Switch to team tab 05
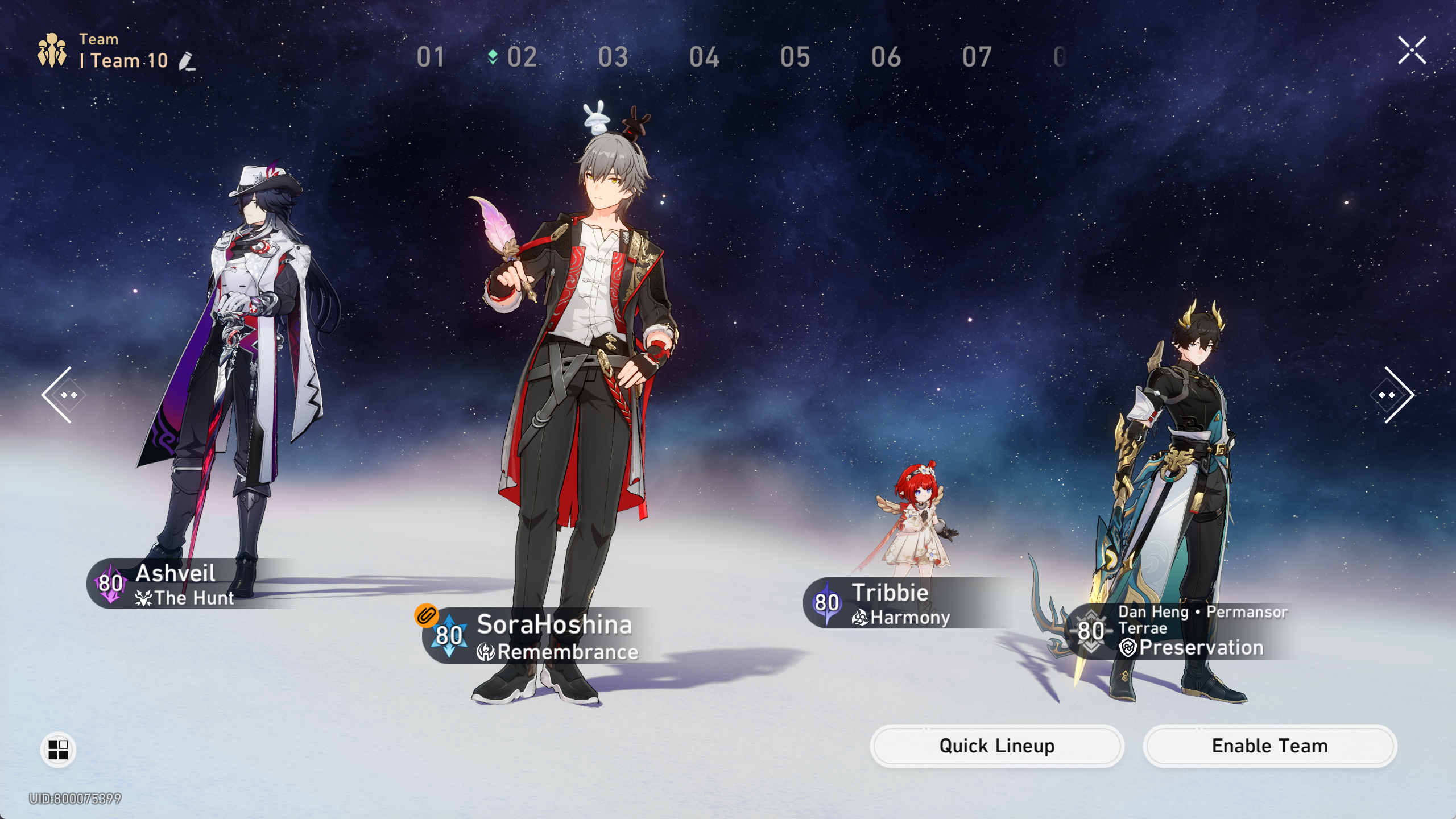The width and height of the screenshot is (1456, 819). click(x=795, y=57)
